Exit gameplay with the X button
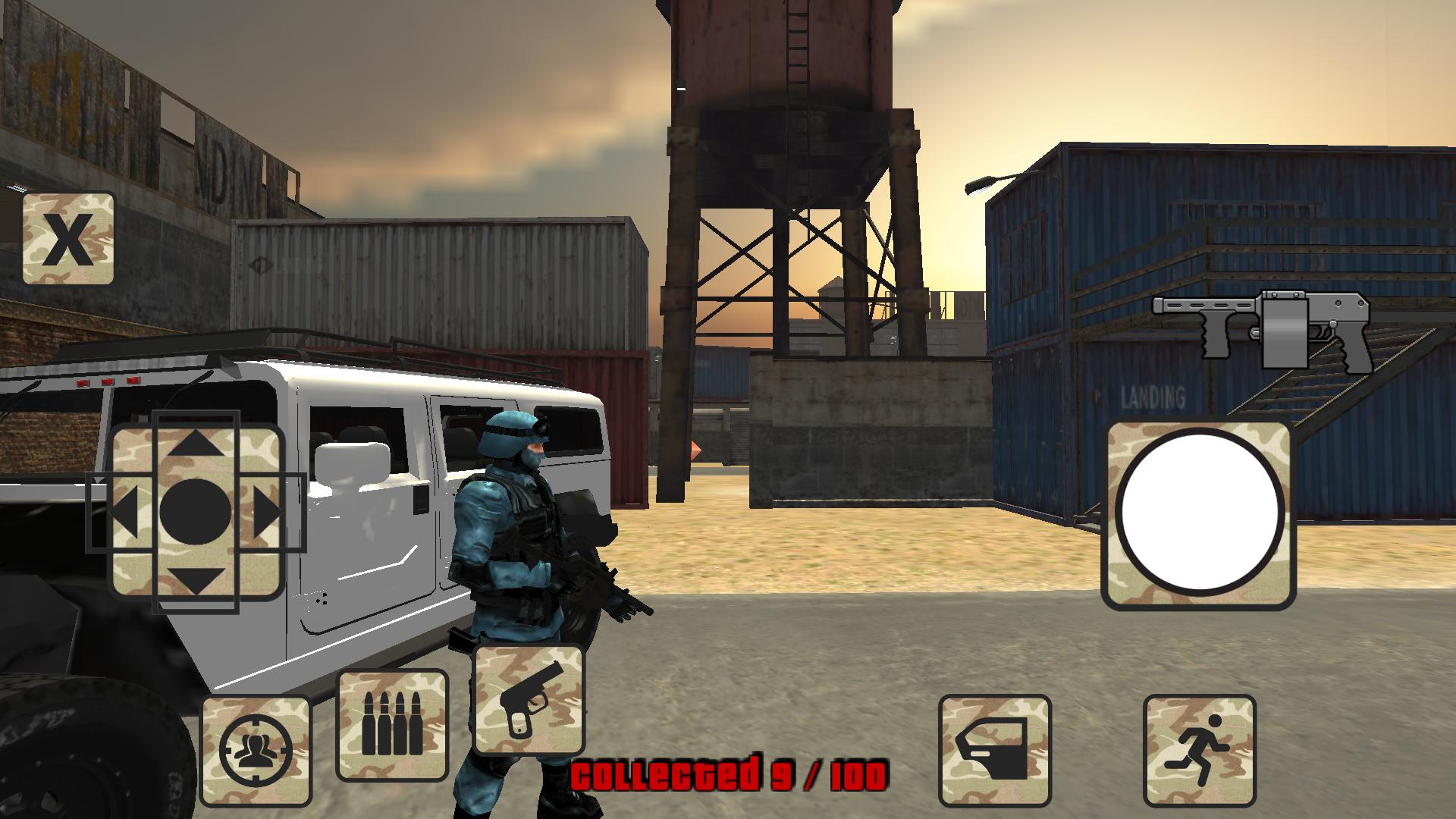This screenshot has height=819, width=1456. pyautogui.click(x=68, y=239)
